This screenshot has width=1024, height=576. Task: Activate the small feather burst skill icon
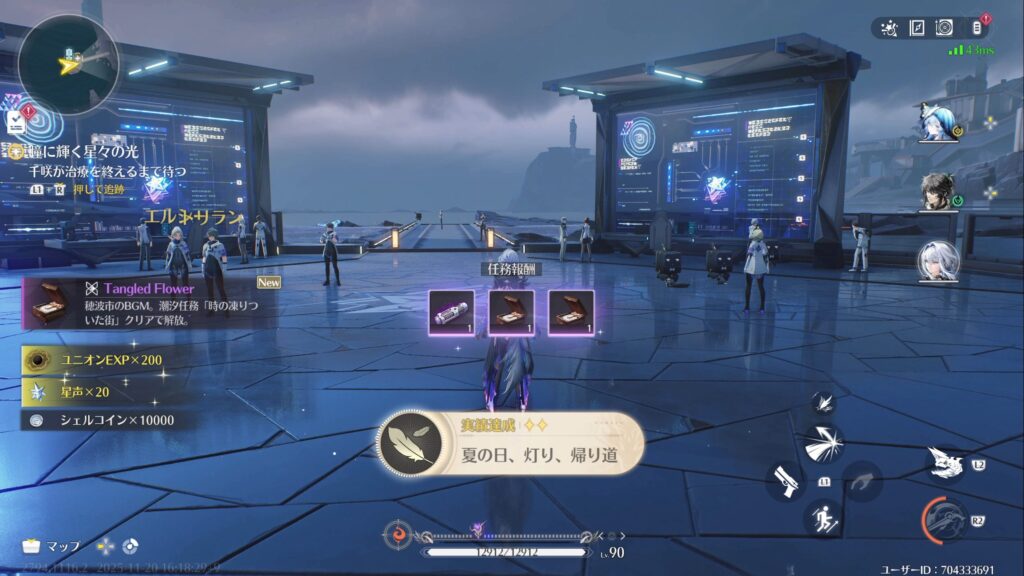[x=824, y=402]
